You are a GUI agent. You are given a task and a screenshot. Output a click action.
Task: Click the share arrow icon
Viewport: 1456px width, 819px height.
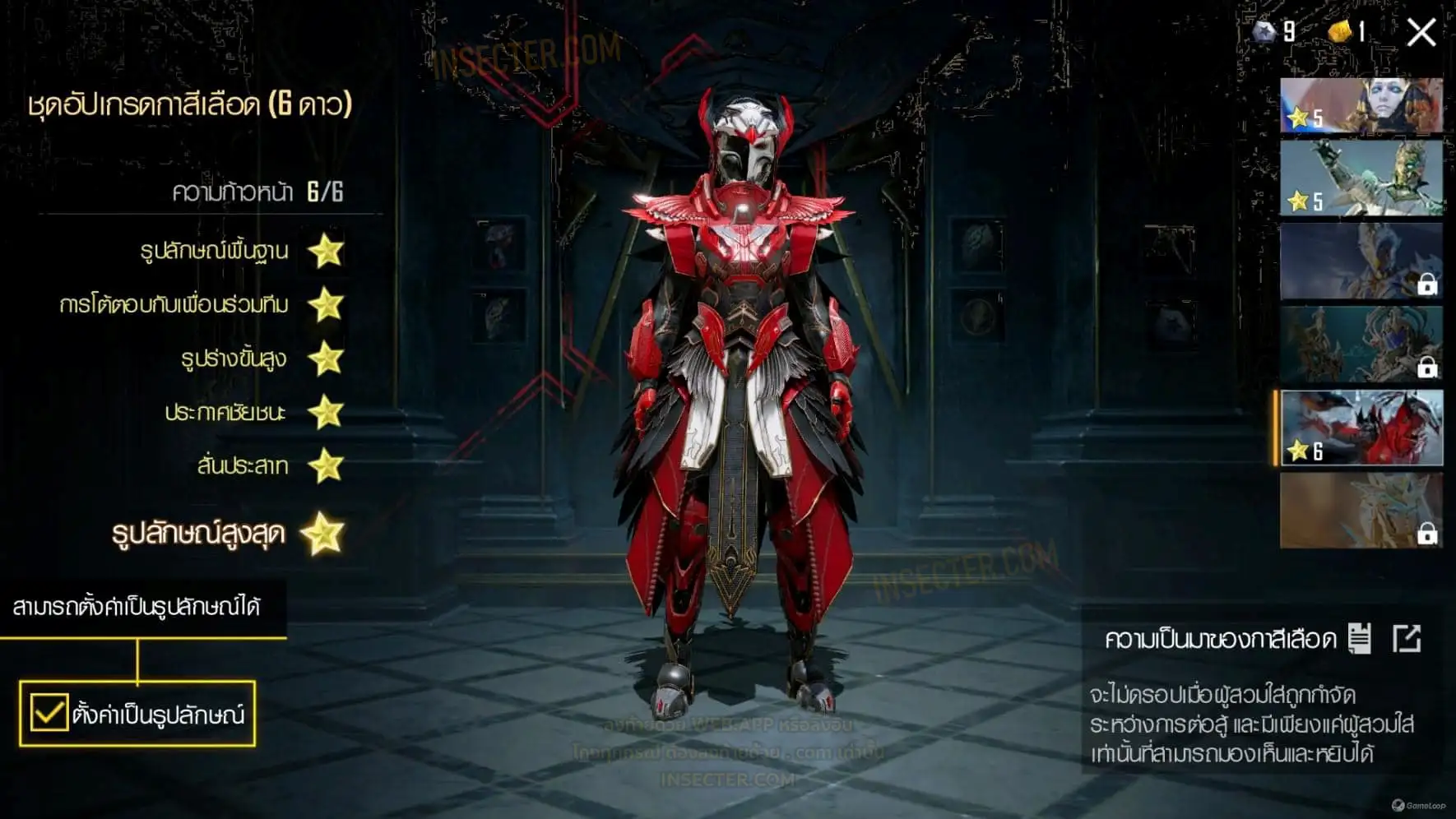coord(1407,638)
